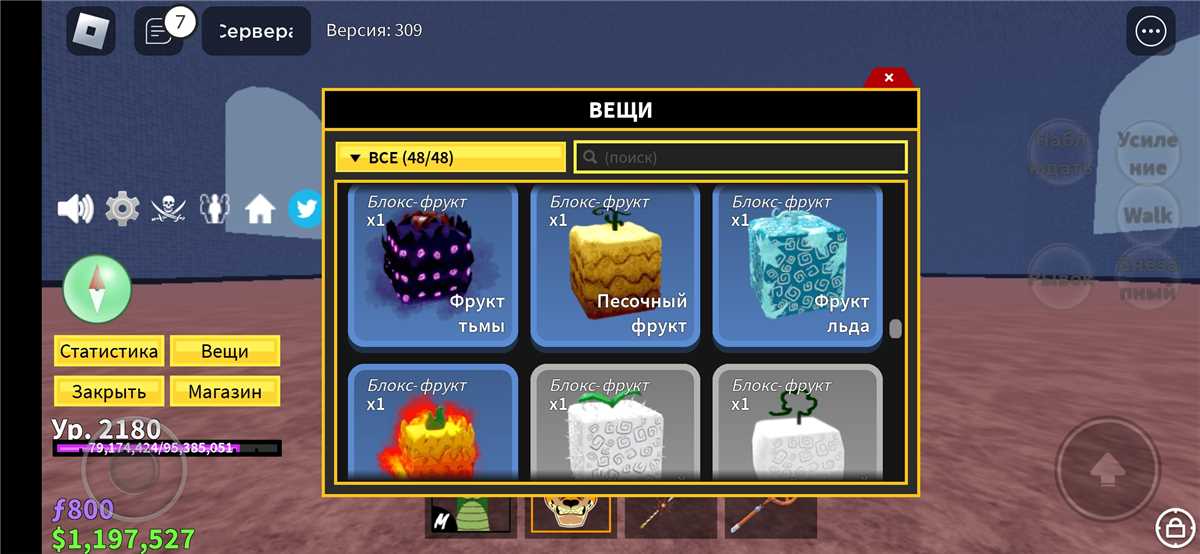Viewport: 1200px width, 554px height.
Task: Click the green compass icon
Action: [97, 290]
